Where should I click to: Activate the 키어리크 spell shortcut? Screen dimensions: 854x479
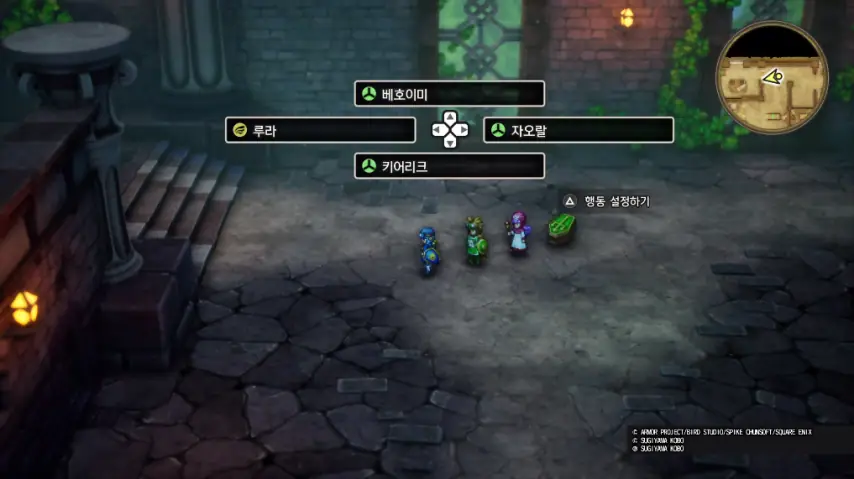(x=449, y=166)
